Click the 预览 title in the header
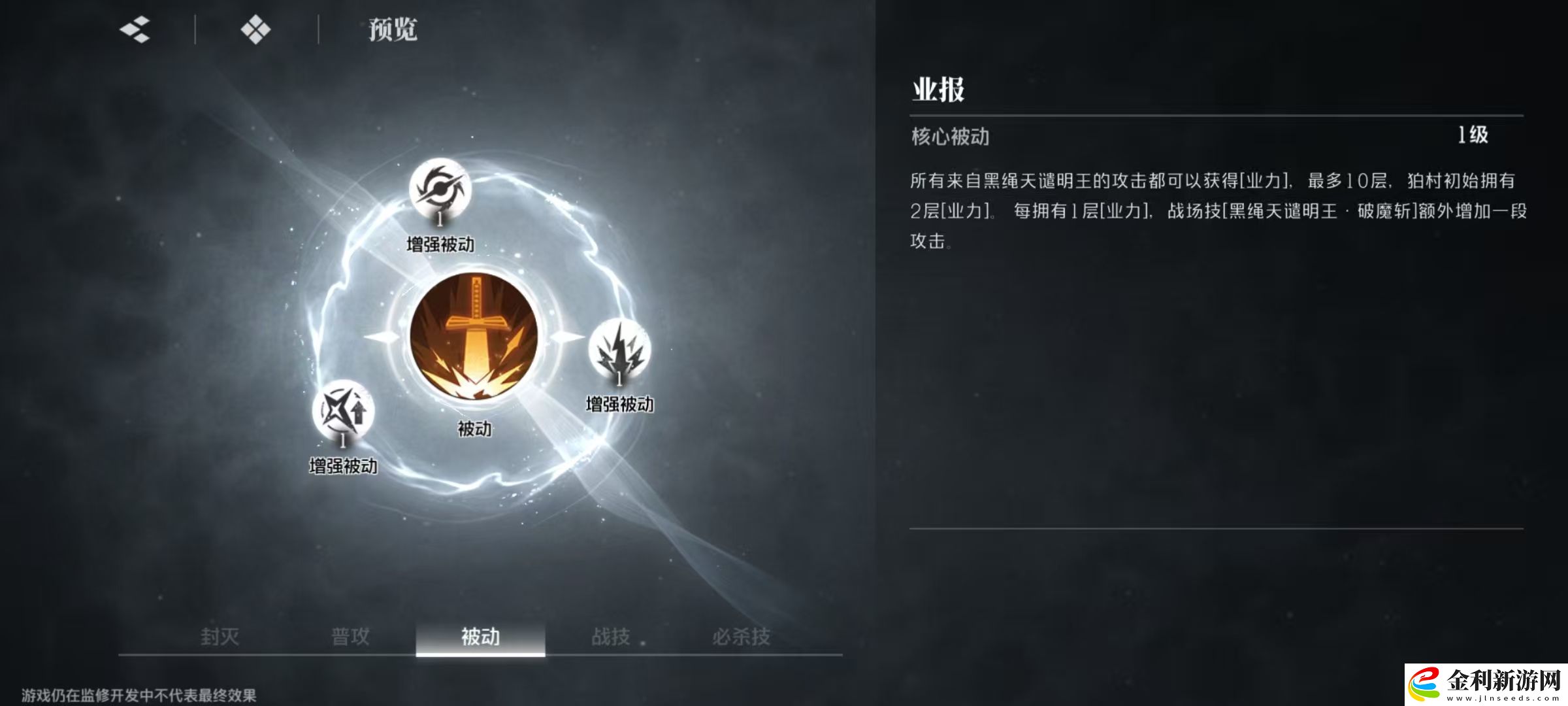This screenshot has width=1568, height=706. click(x=392, y=29)
